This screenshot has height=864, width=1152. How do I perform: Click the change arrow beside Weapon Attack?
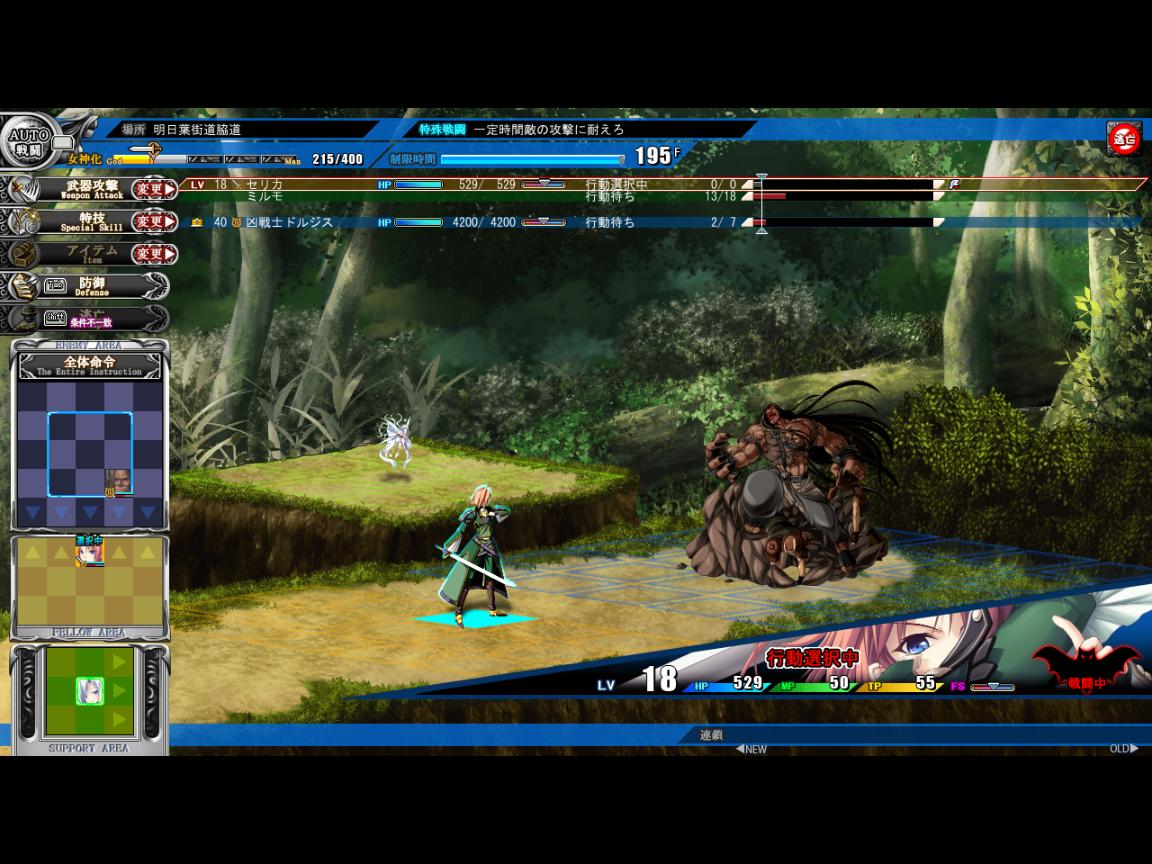pyautogui.click(x=154, y=189)
